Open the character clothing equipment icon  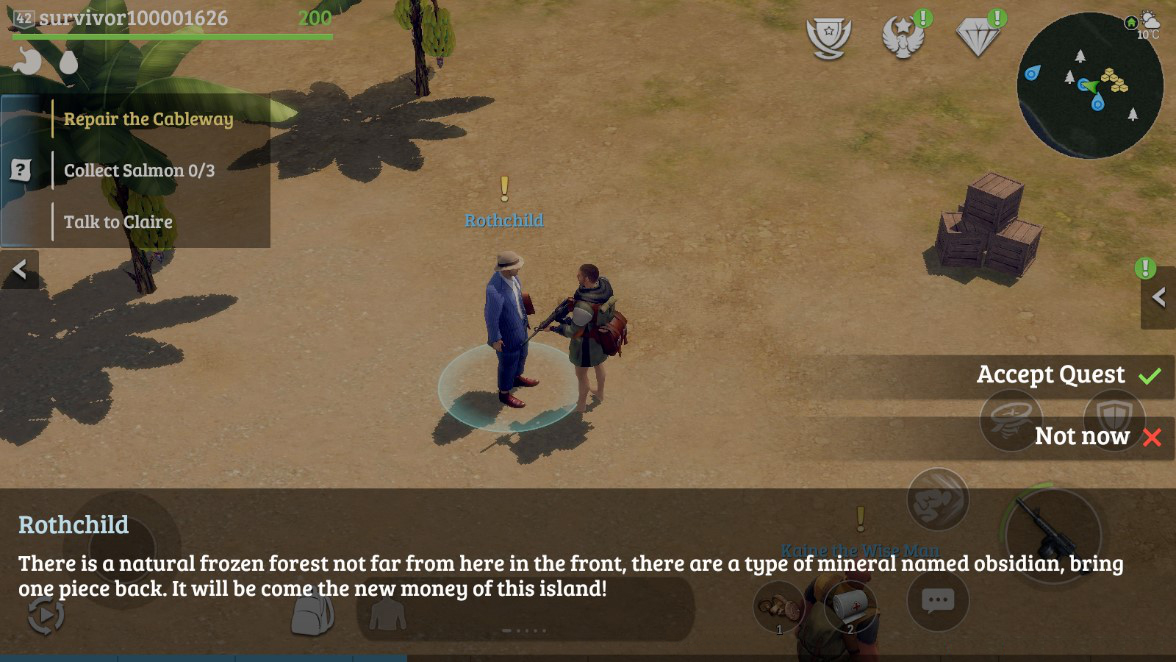388,613
